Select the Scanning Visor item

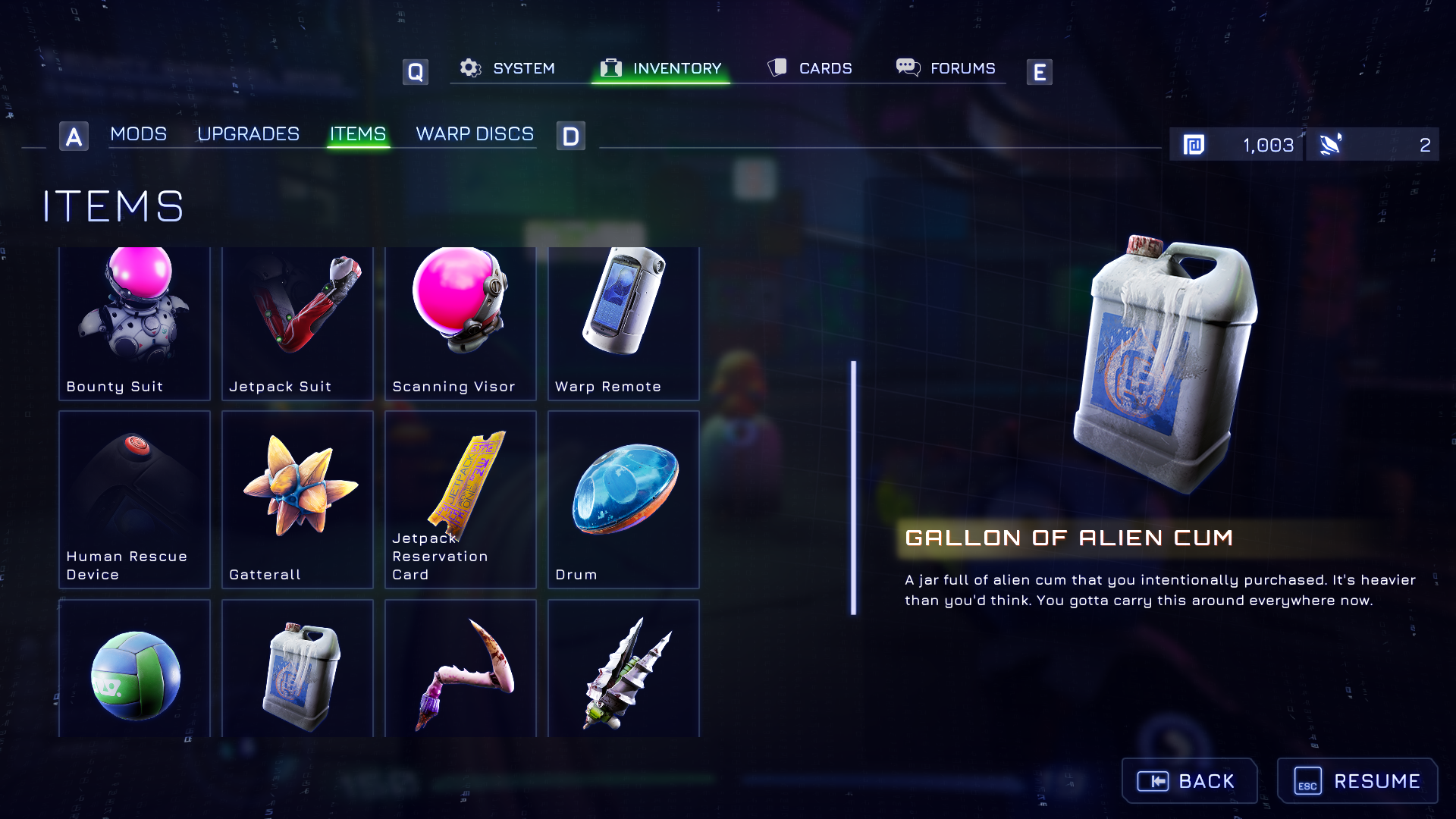[460, 323]
